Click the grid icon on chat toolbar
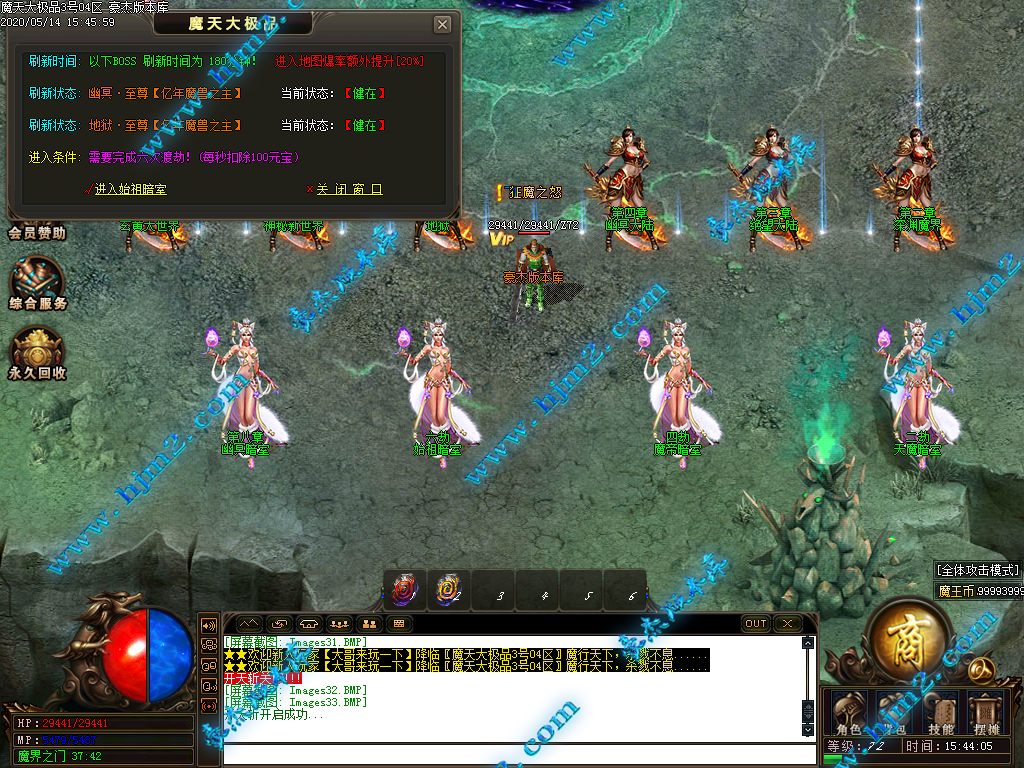1024x768 pixels. click(398, 624)
